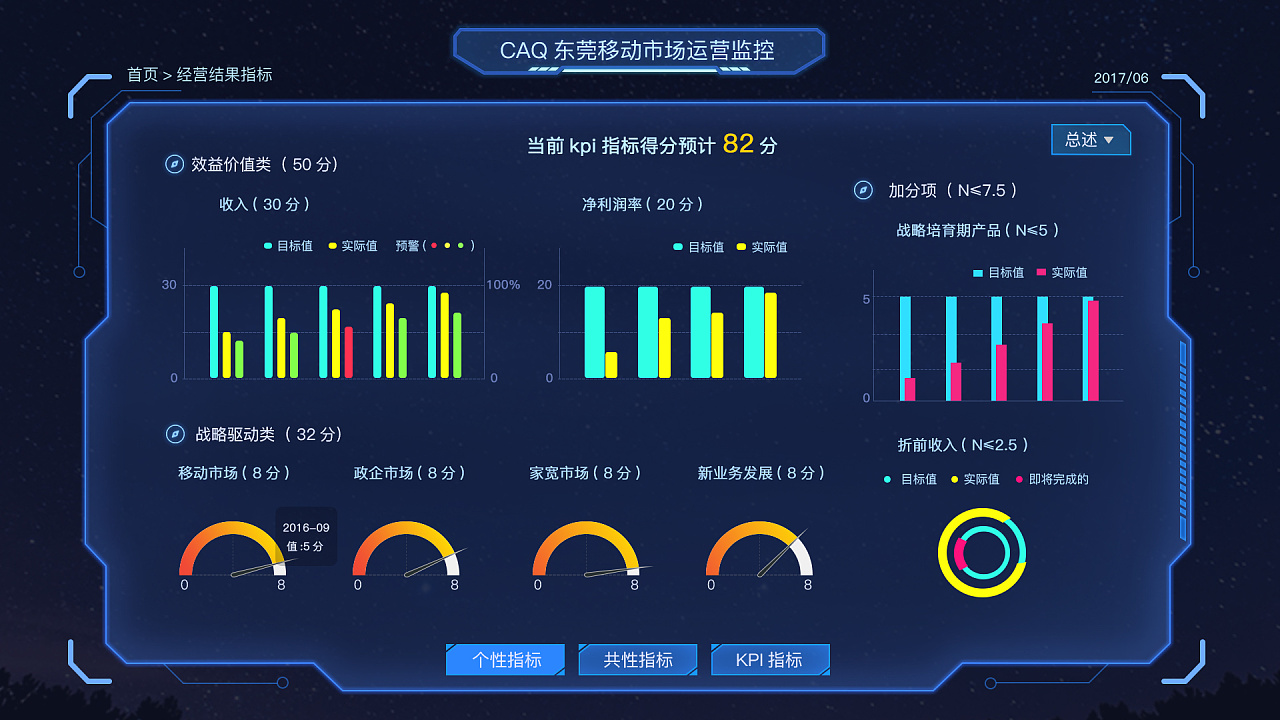
Task: Click the green 预警 status dot in 收入 legend
Action: (460, 246)
